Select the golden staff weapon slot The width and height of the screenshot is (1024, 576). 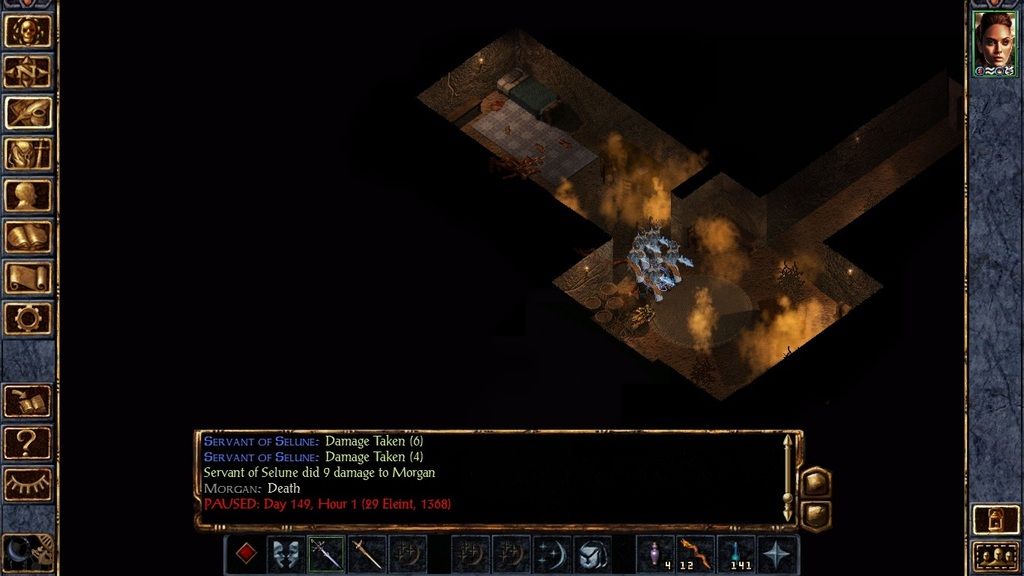(367, 553)
